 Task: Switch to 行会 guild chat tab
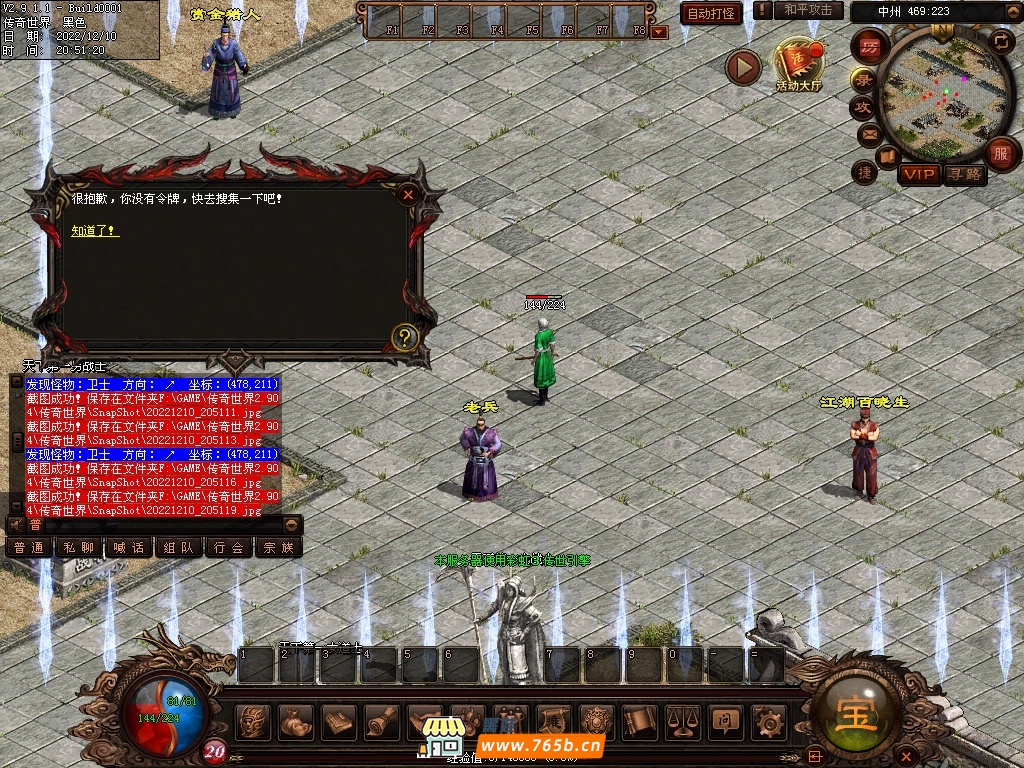coord(228,548)
